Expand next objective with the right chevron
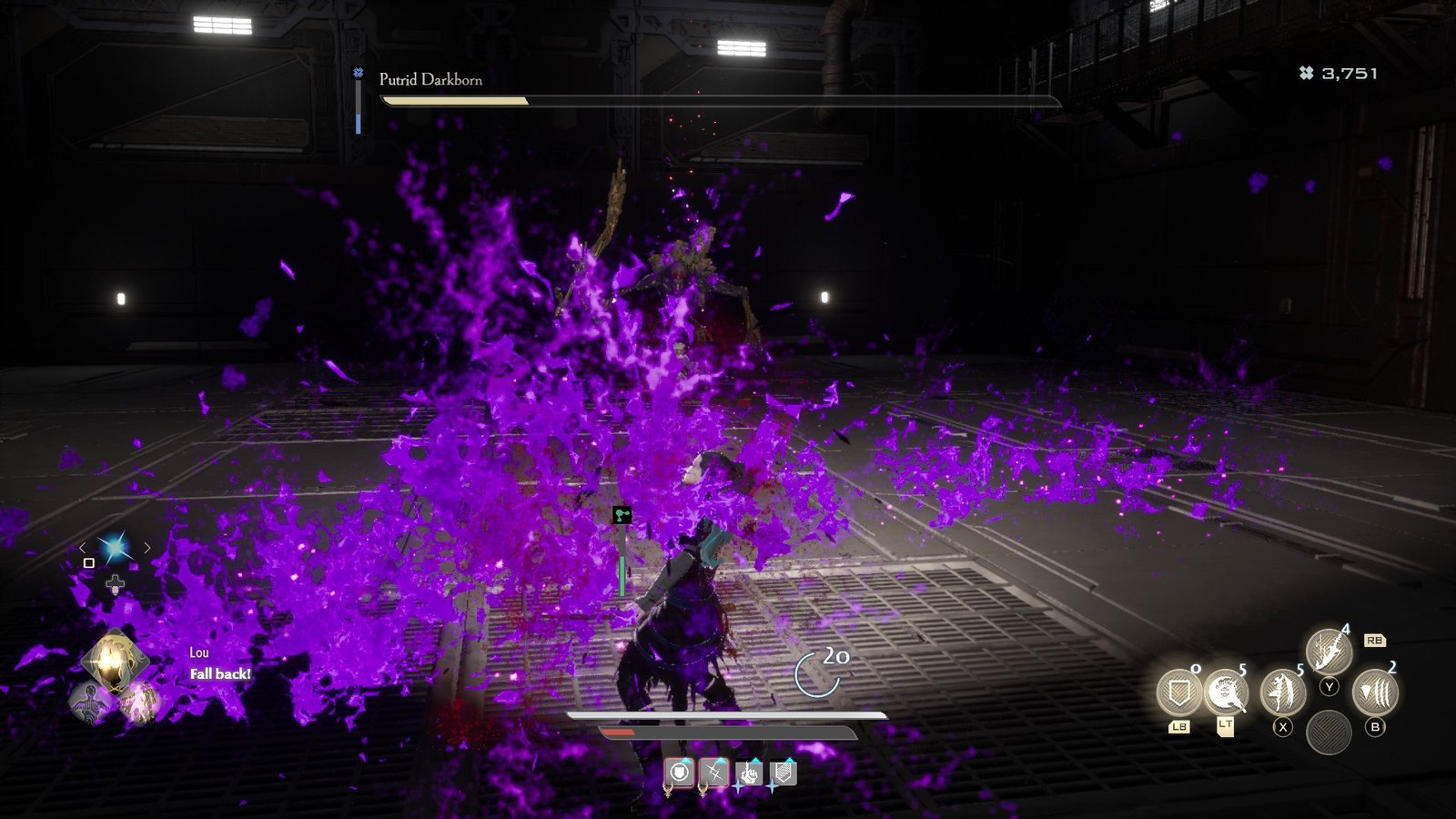Viewport: 1456px width, 819px height. pyautogui.click(x=147, y=547)
